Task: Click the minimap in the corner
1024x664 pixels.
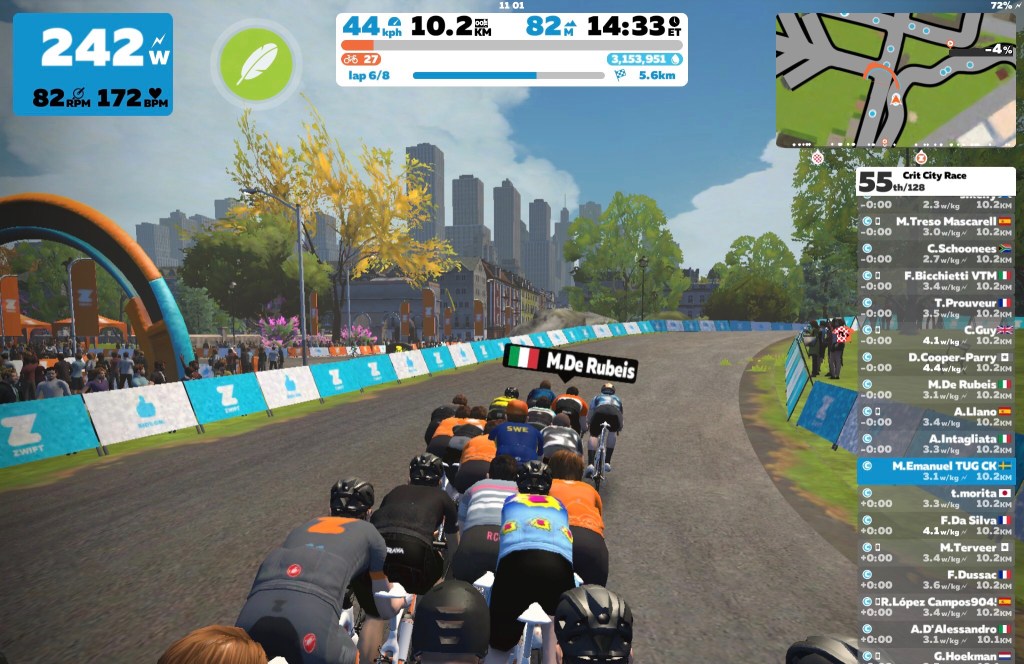Action: click(x=895, y=80)
